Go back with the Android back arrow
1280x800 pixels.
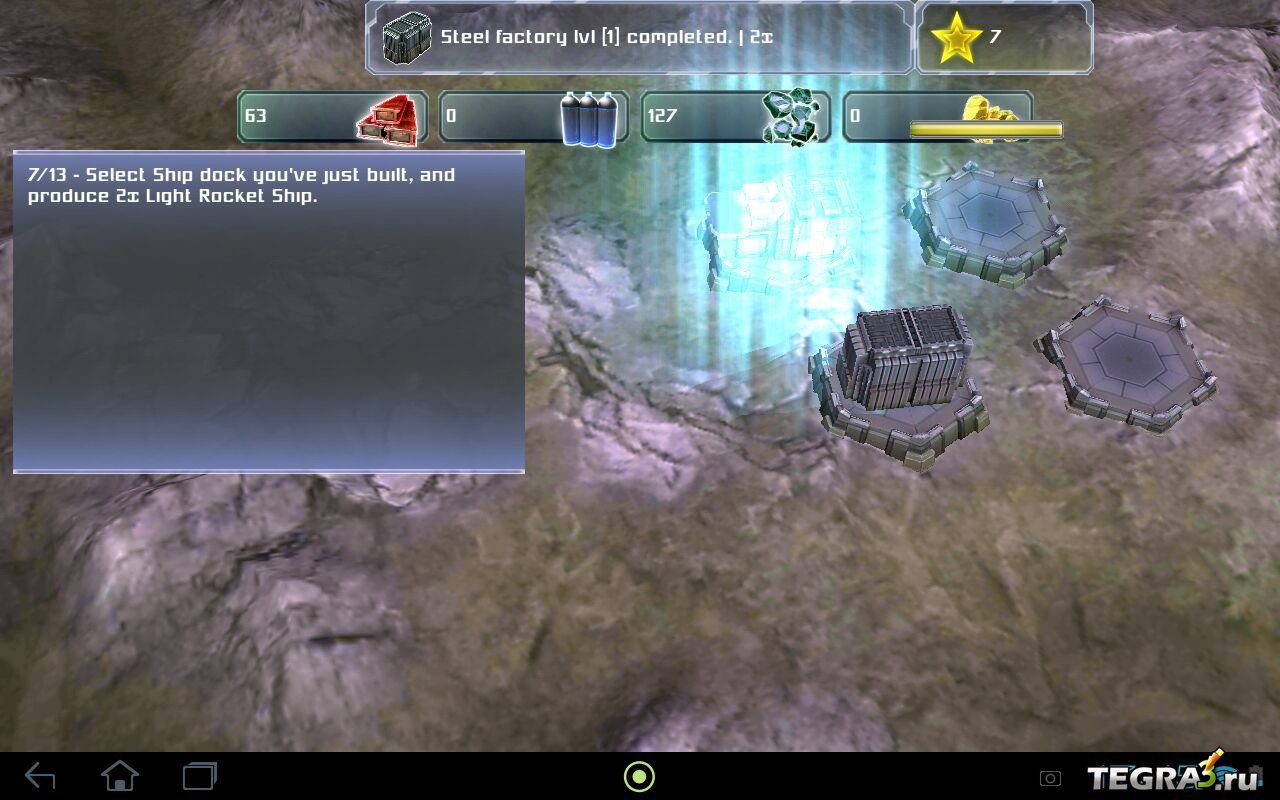[x=40, y=776]
